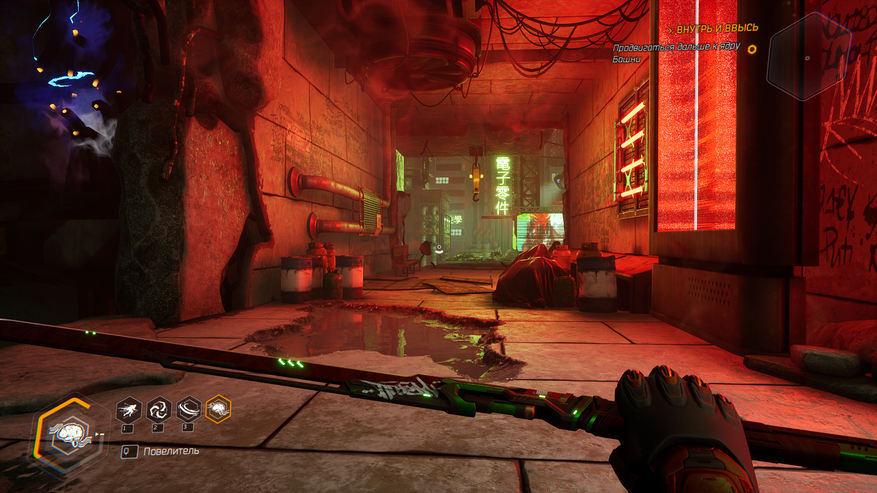
Task: Select the highlighted brain Overlord ability icon
Action: point(218,408)
